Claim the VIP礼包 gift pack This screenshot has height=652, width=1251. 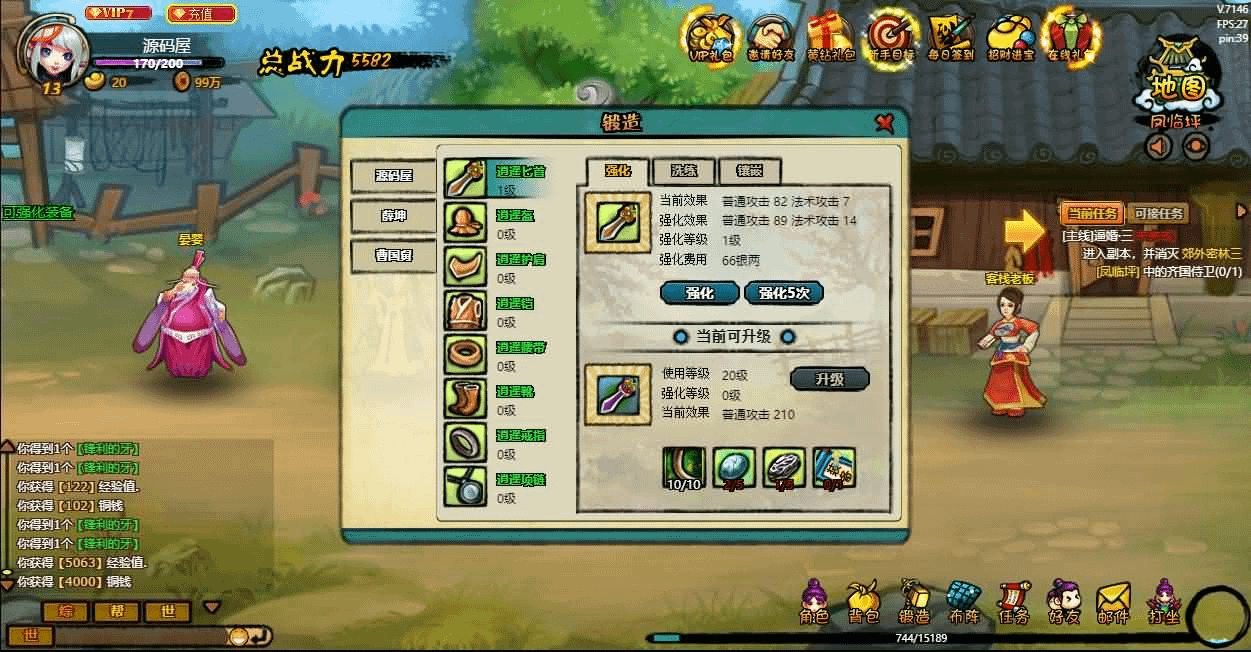coord(712,38)
